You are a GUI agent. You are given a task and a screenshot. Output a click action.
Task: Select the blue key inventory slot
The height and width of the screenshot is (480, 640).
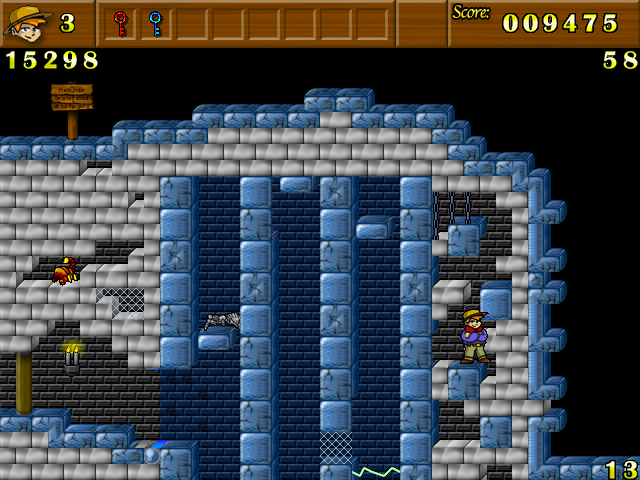(x=155, y=23)
